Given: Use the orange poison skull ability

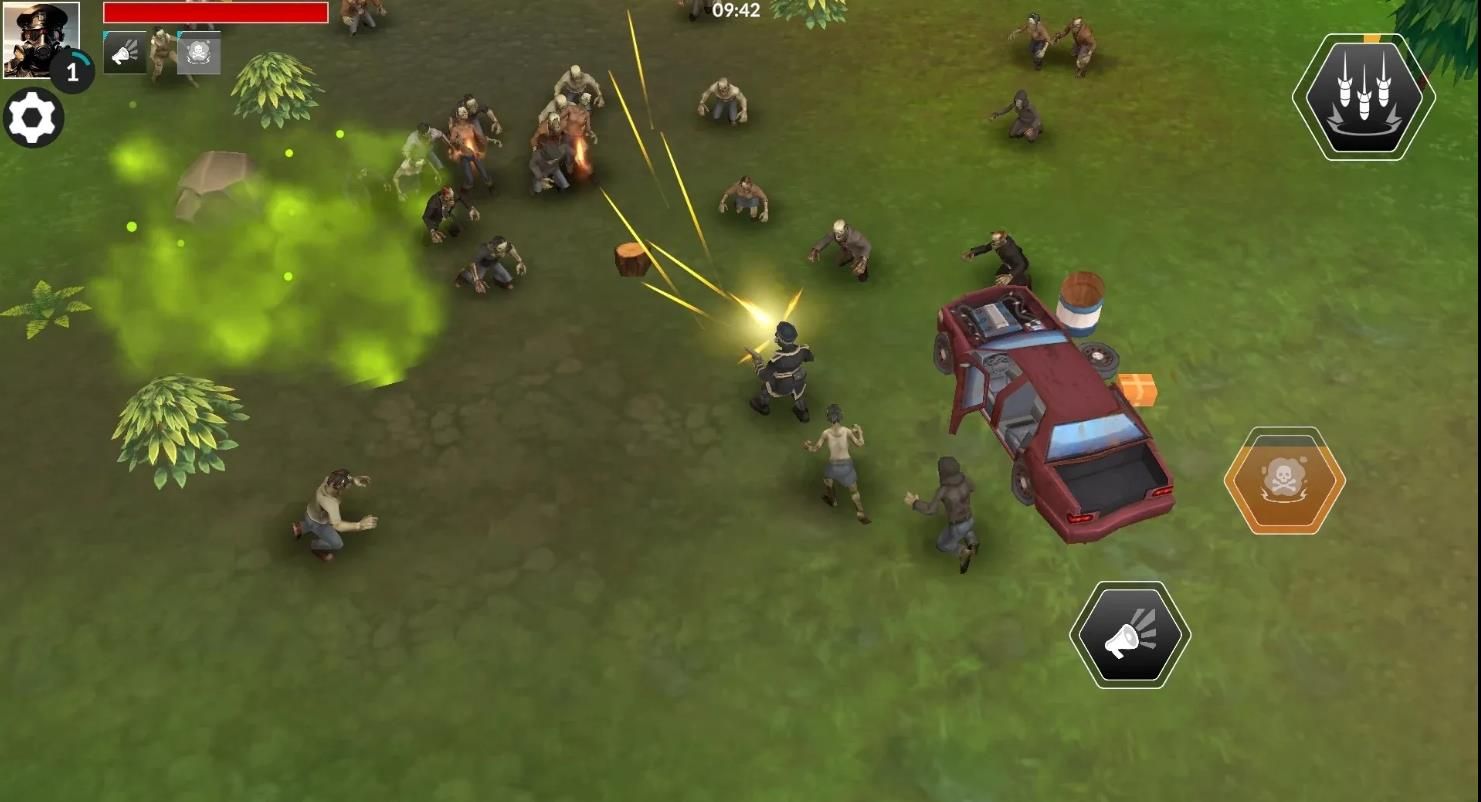Looking at the screenshot, I should (1285, 481).
